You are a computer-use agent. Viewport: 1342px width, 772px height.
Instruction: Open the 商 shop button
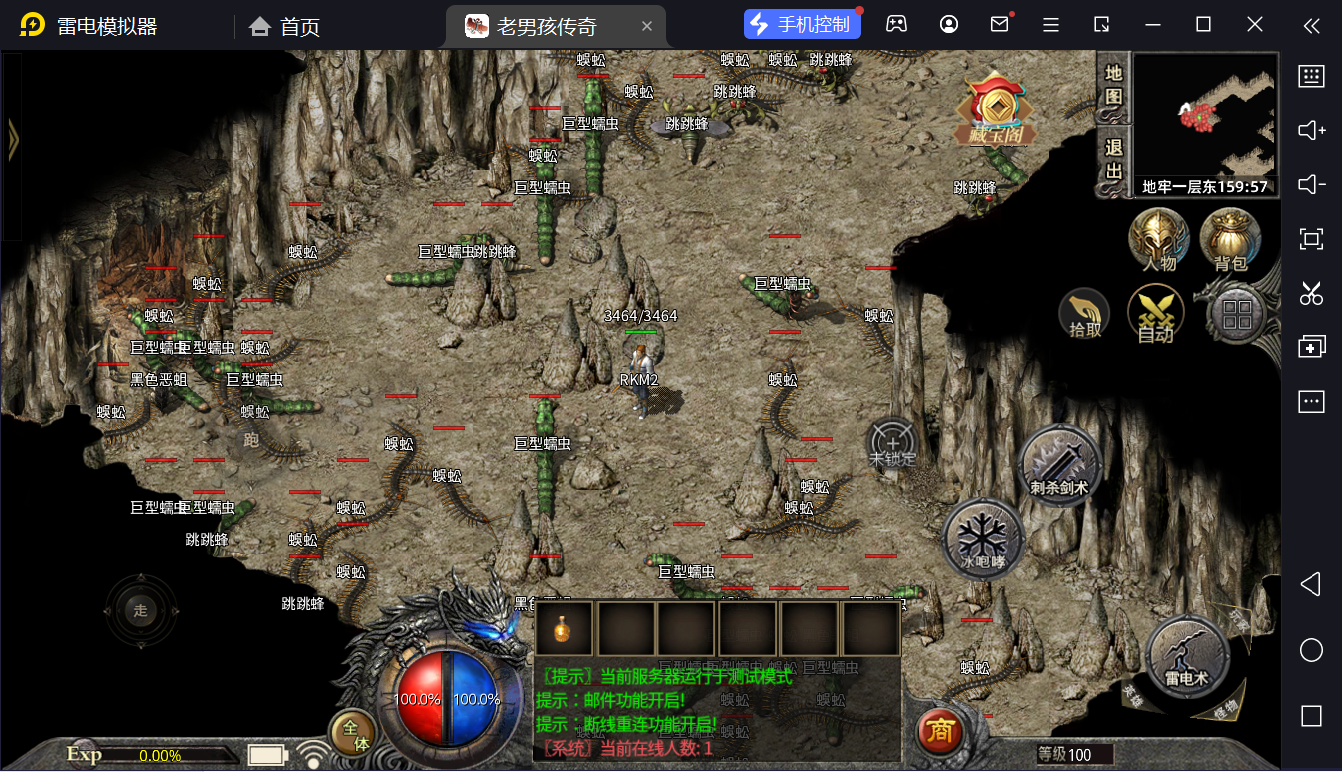(x=940, y=732)
